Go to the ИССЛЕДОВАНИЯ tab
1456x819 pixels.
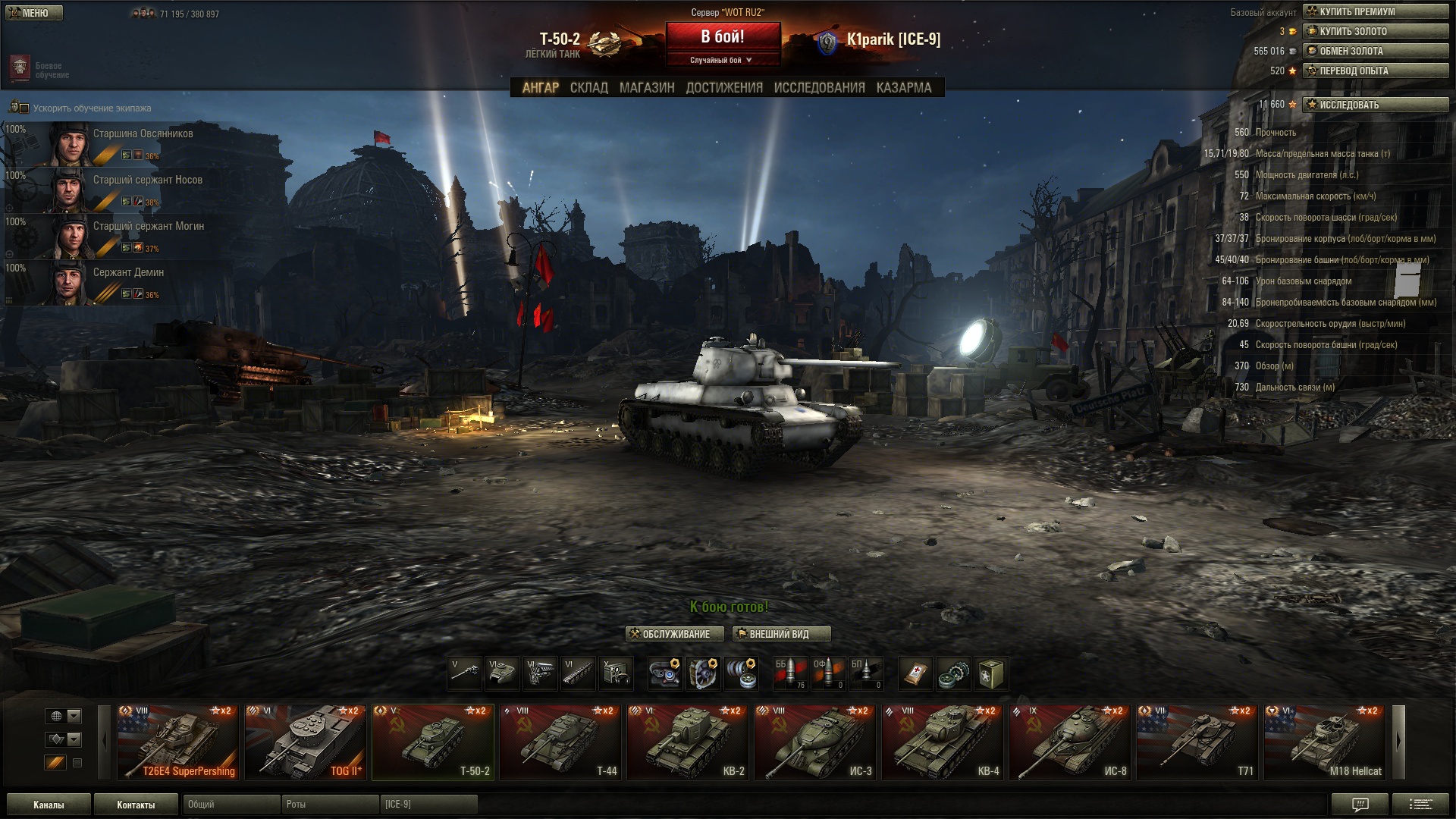click(819, 88)
